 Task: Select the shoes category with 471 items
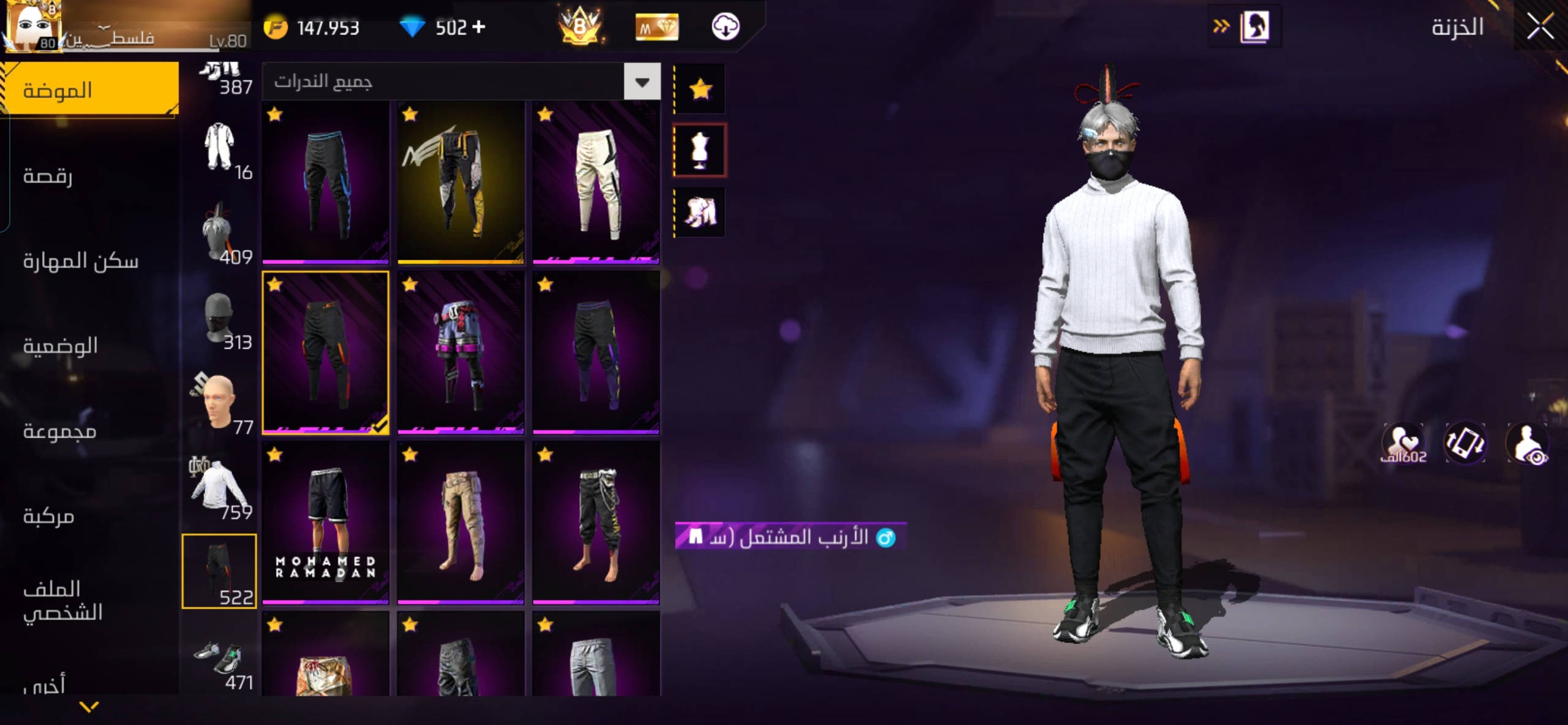tap(219, 662)
